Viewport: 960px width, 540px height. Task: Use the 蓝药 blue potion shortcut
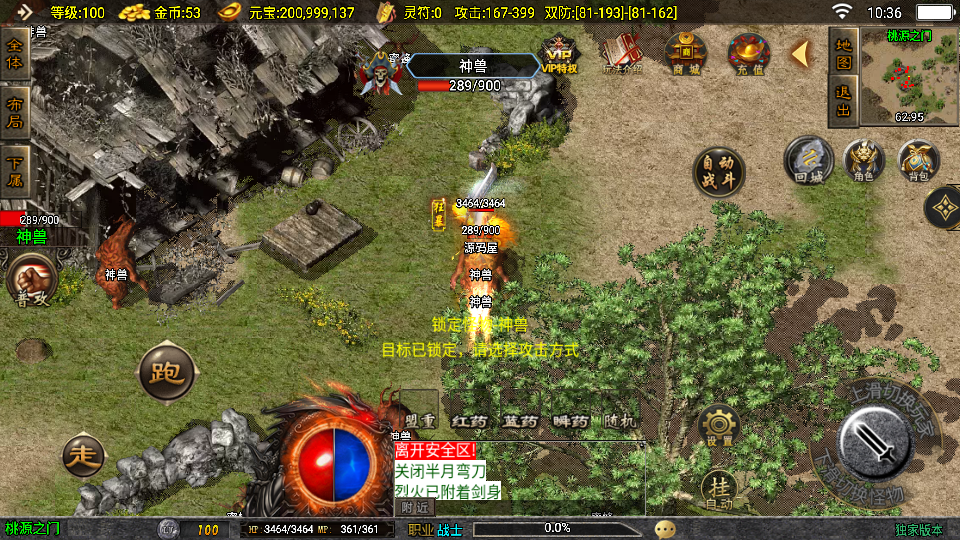[521, 421]
